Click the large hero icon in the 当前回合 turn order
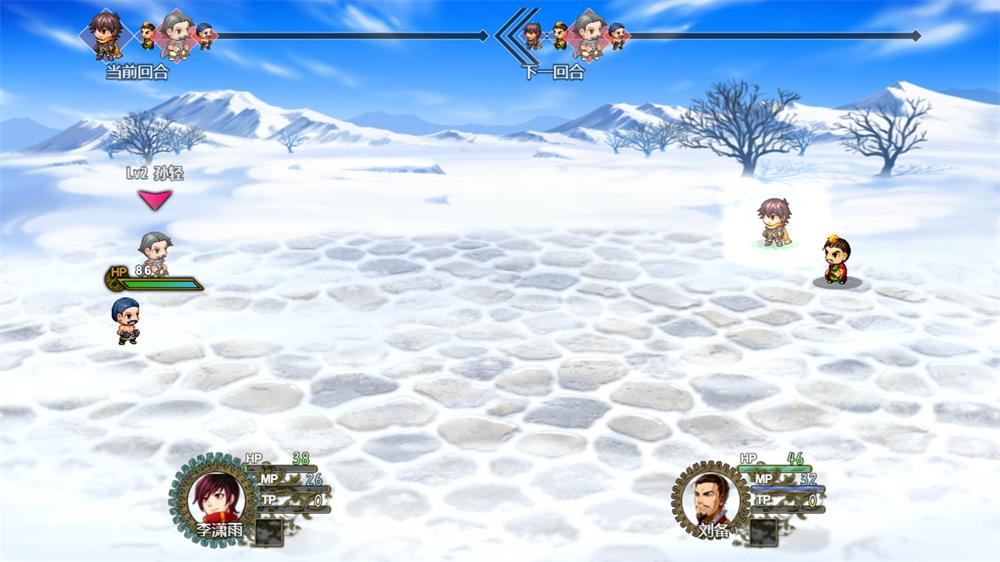Viewport: 1000px width, 562px height. pyautogui.click(x=105, y=33)
